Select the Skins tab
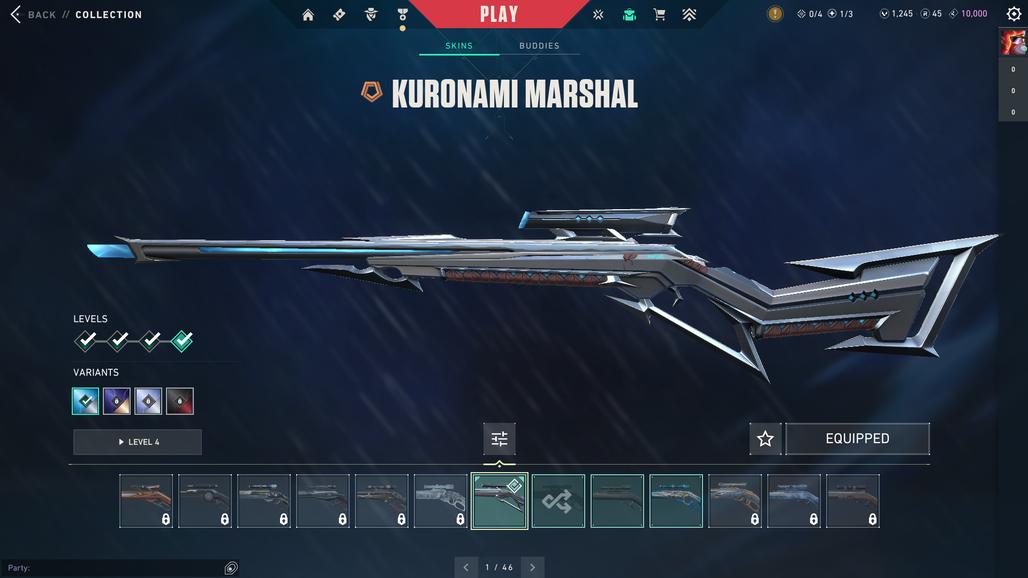1028x578 pixels. tap(458, 46)
